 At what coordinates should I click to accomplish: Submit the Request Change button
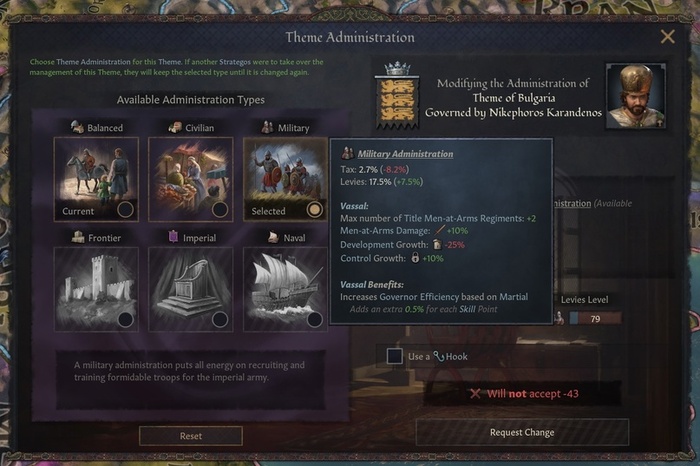(522, 432)
